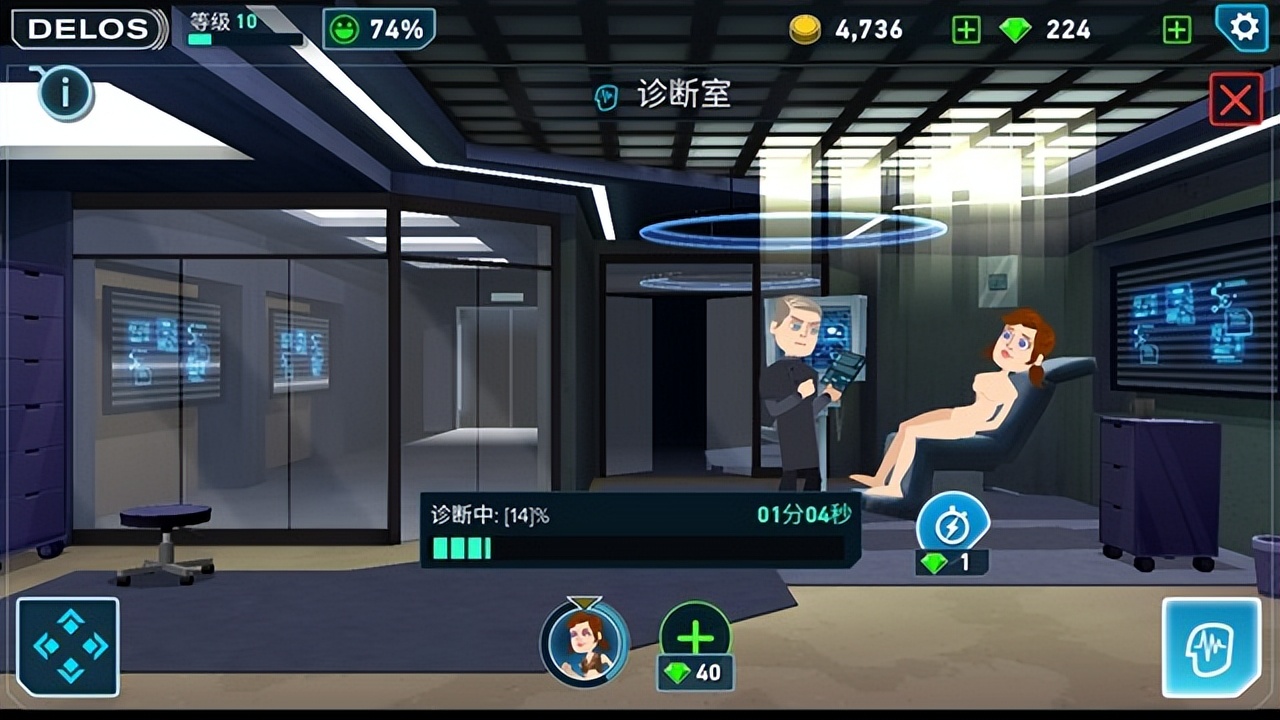Show room info via the info icon

click(x=66, y=95)
